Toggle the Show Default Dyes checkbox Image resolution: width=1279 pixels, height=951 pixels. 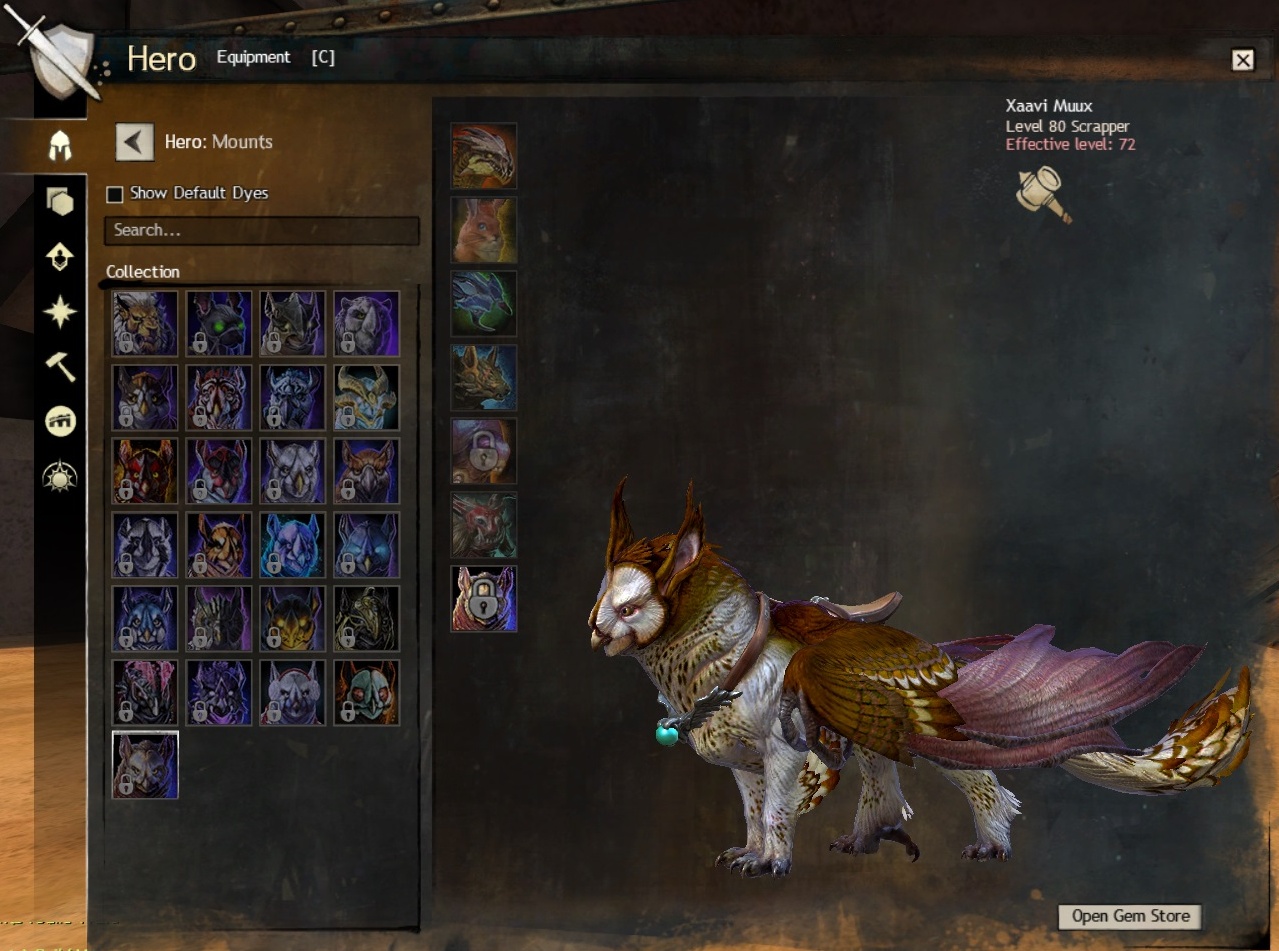point(115,194)
